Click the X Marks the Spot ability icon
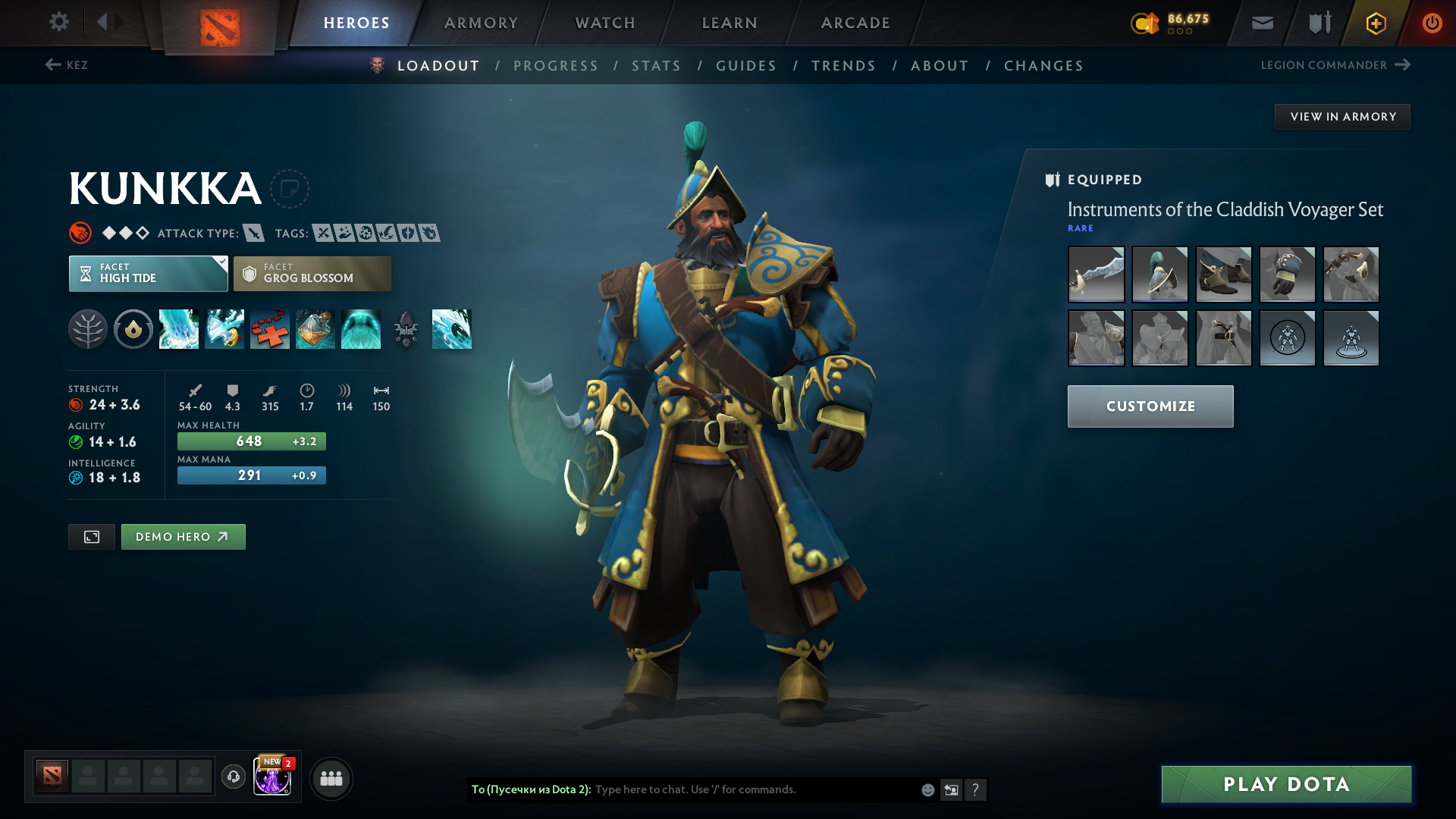The width and height of the screenshot is (1456, 819). coord(270,329)
